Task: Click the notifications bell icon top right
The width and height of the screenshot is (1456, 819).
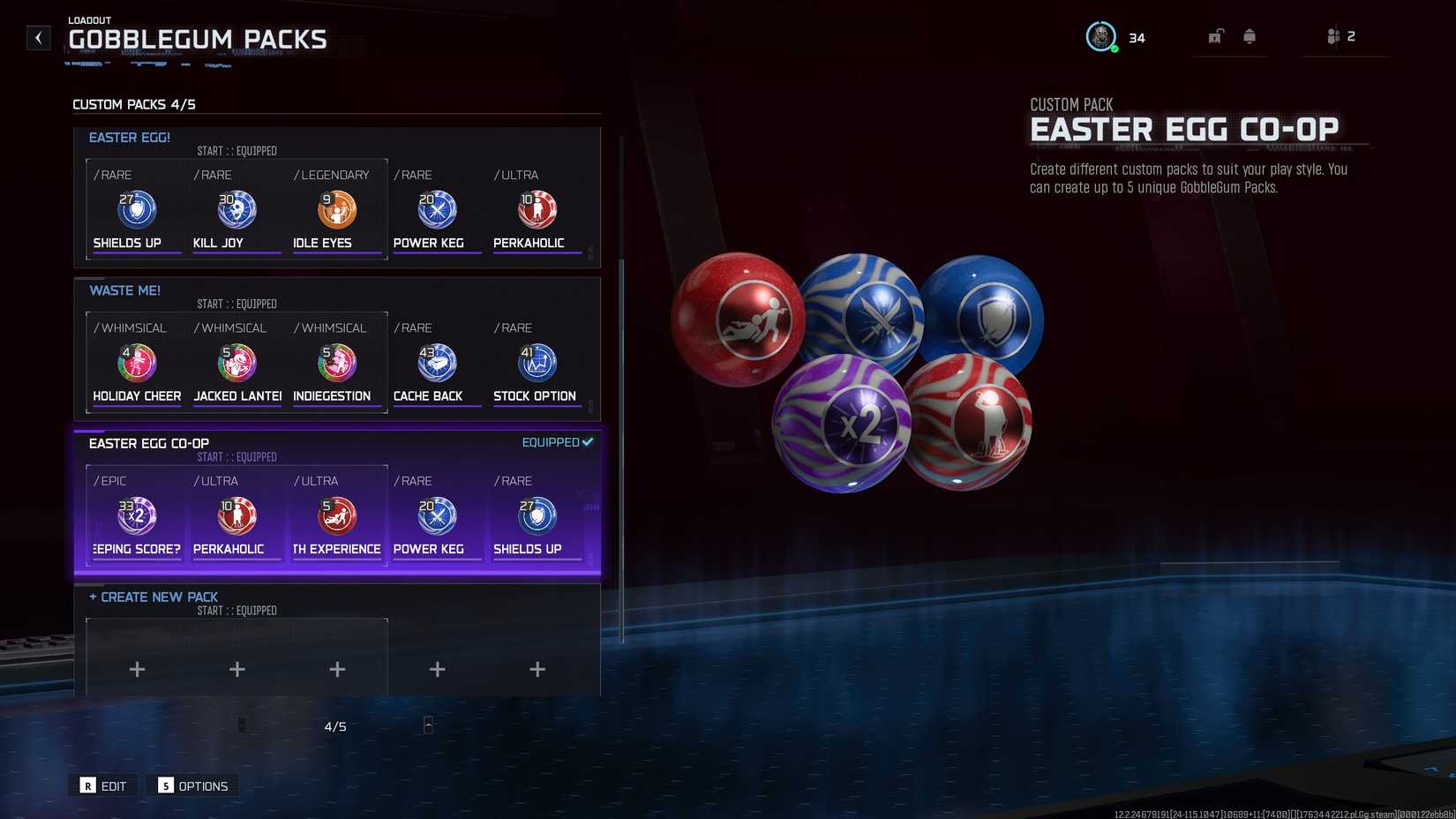Action: point(1248,36)
